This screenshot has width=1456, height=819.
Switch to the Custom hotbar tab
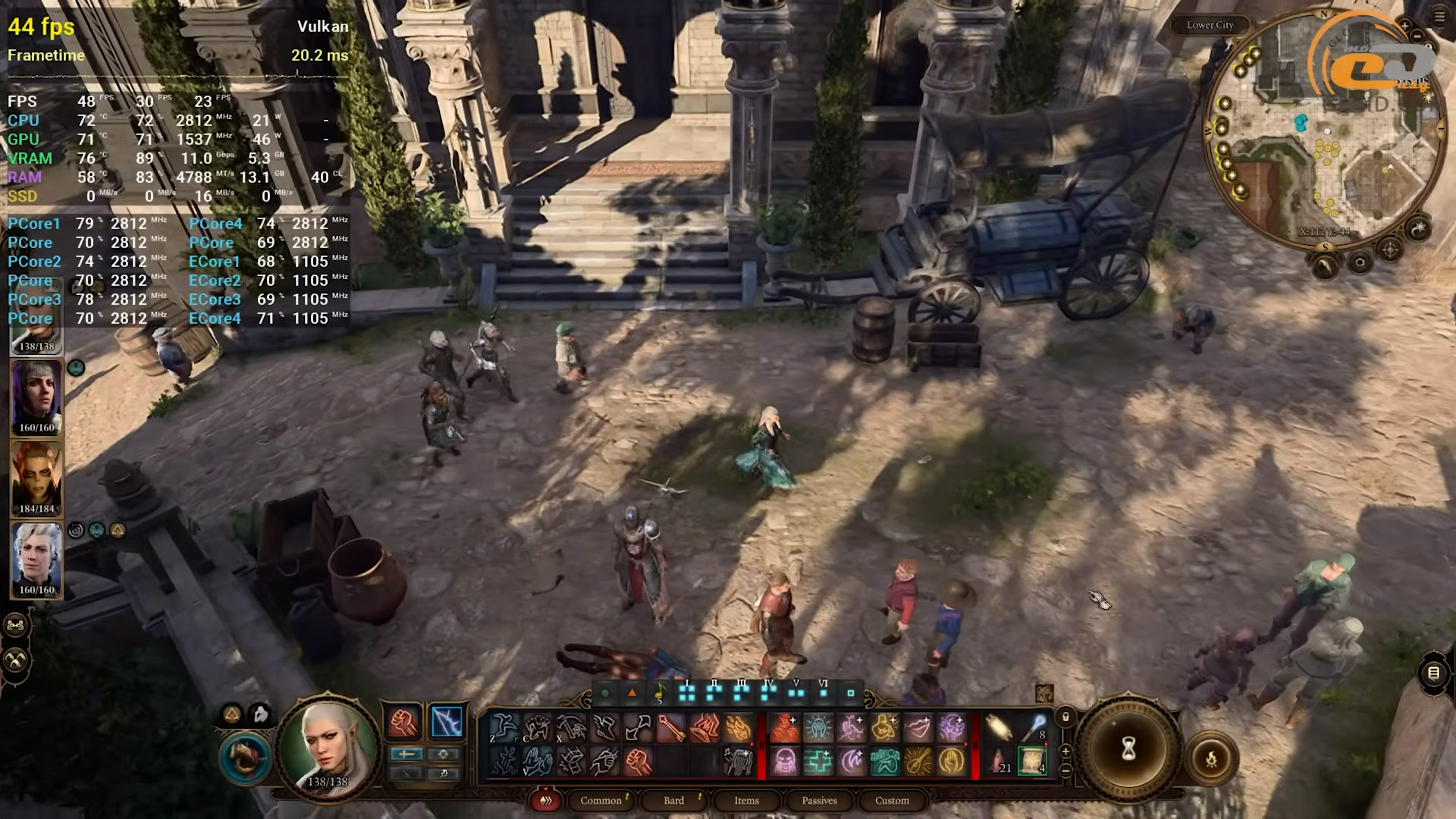(892, 801)
